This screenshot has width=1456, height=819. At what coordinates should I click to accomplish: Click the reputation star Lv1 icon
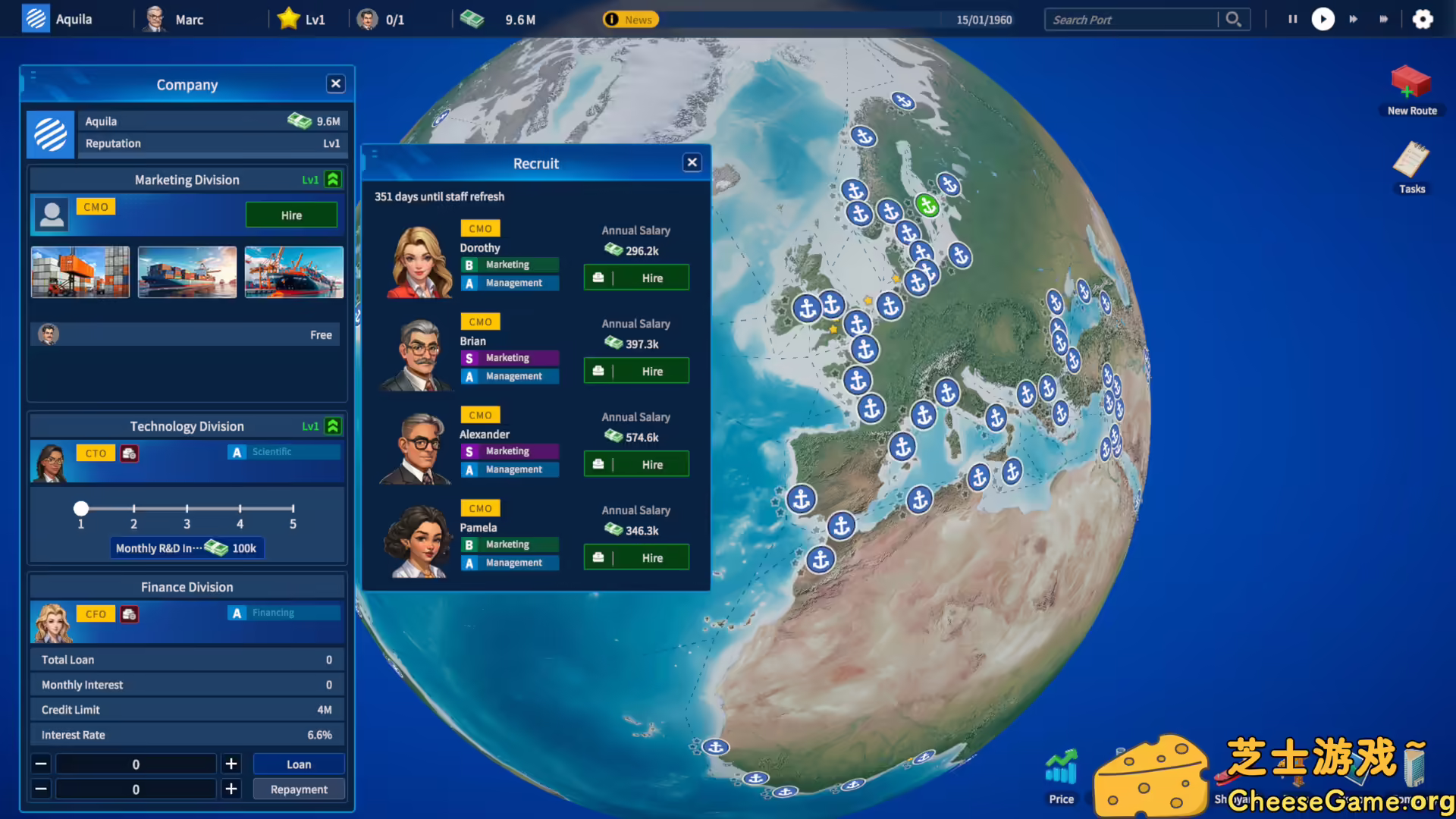(x=288, y=18)
